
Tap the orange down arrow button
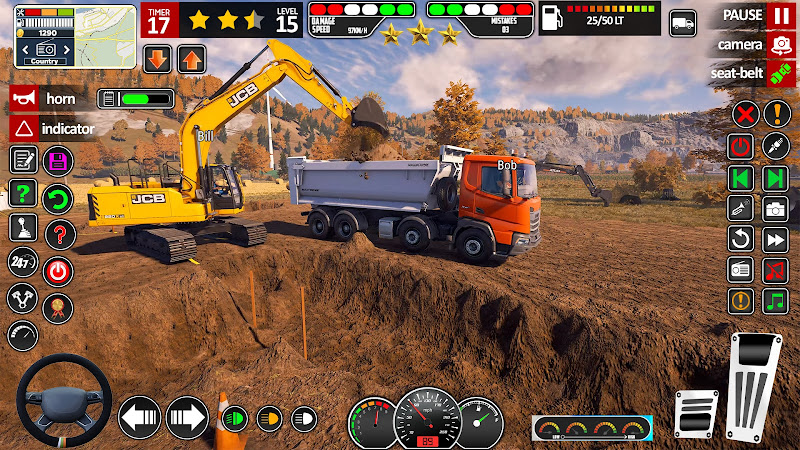[x=158, y=58]
